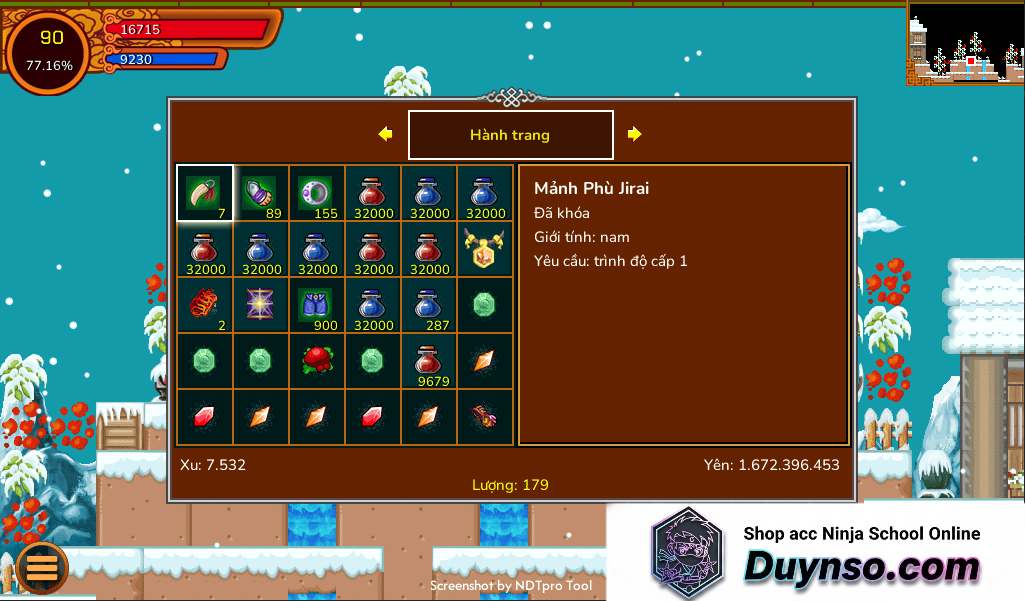Image resolution: width=1025 pixels, height=601 pixels.
Task: Click the purple star card item
Action: click(x=261, y=305)
